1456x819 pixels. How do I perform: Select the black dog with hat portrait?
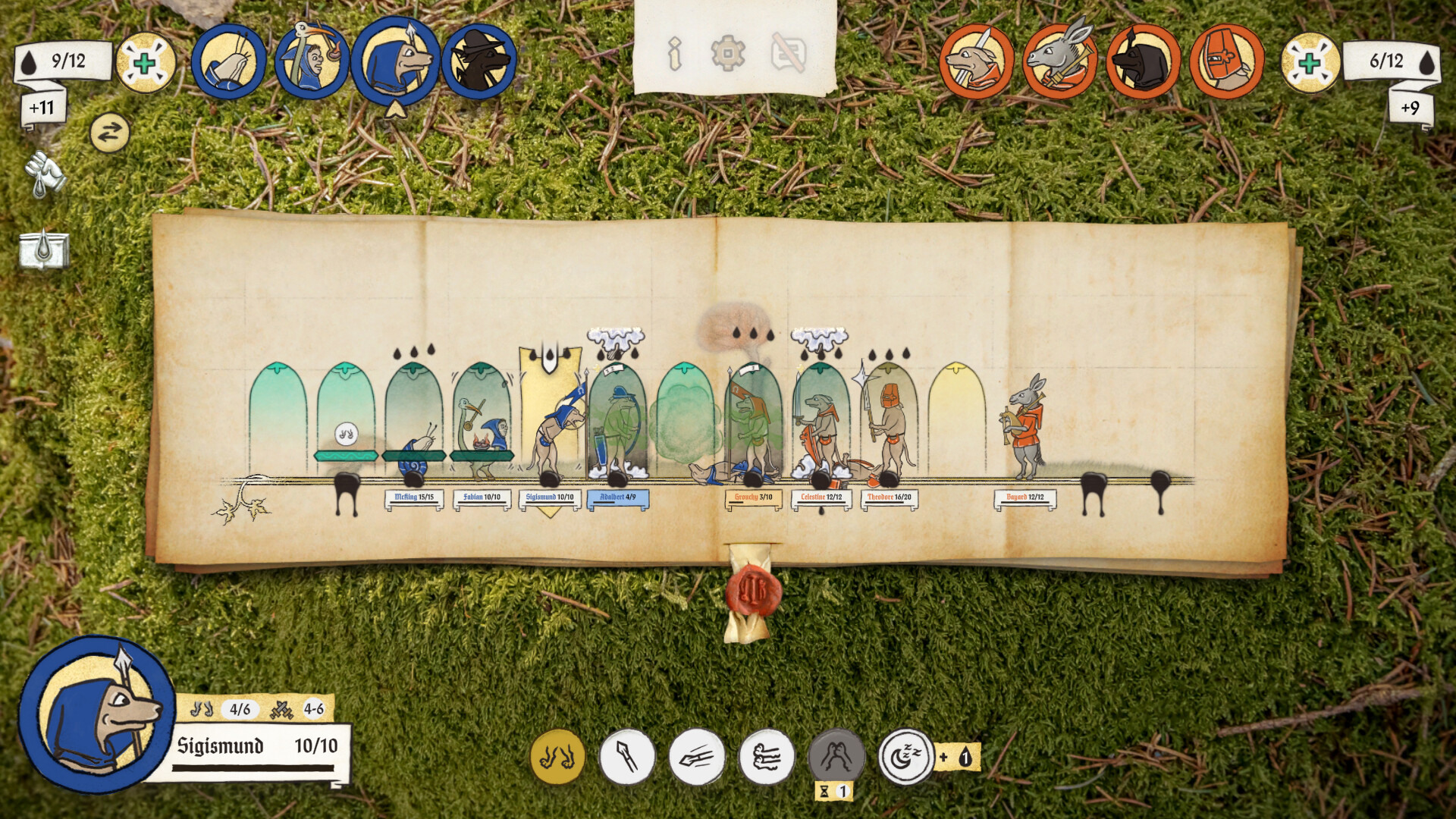point(479,61)
